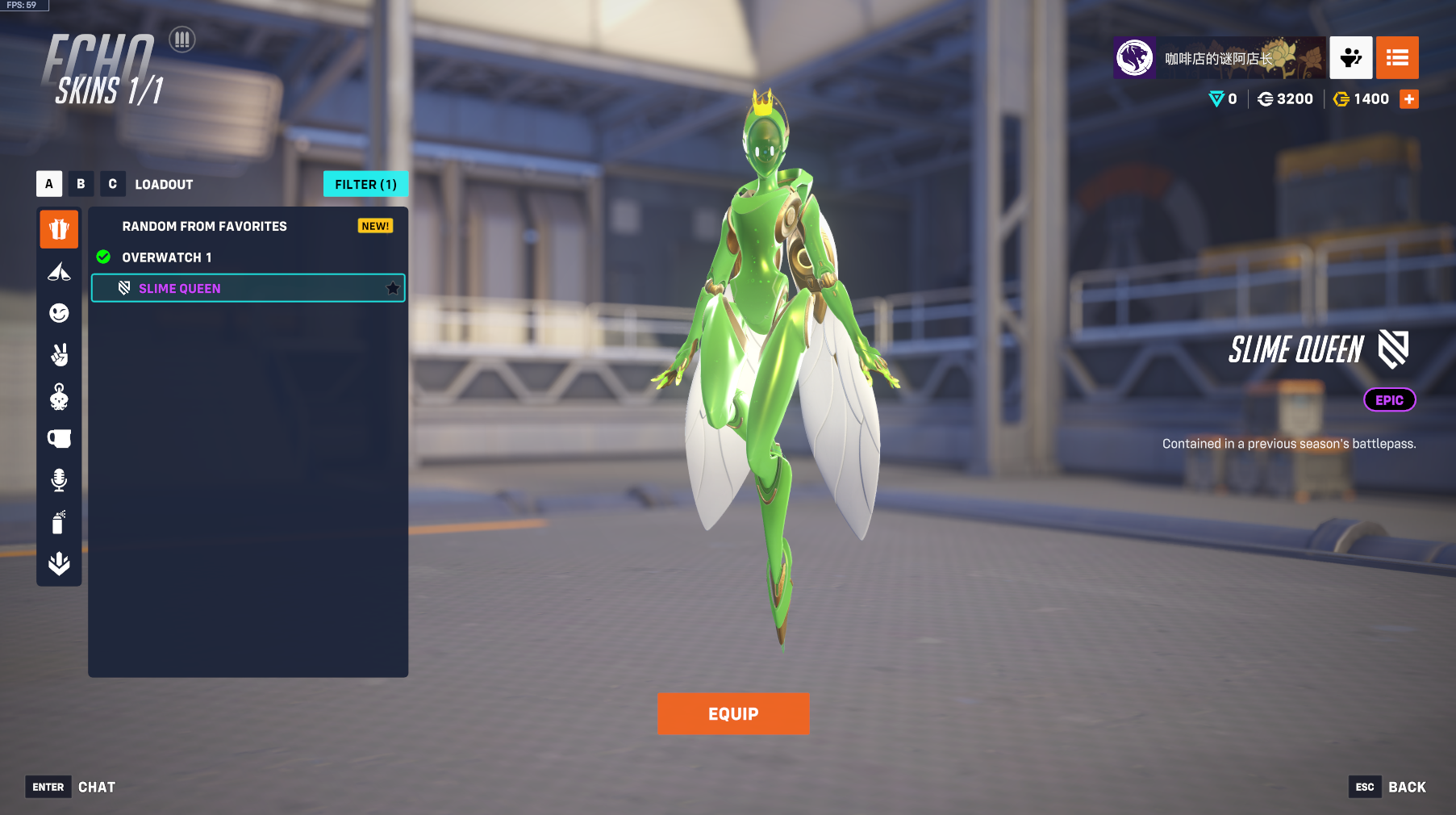Choose the Slime Queen skin row
1456x815 pixels.
pos(242,288)
